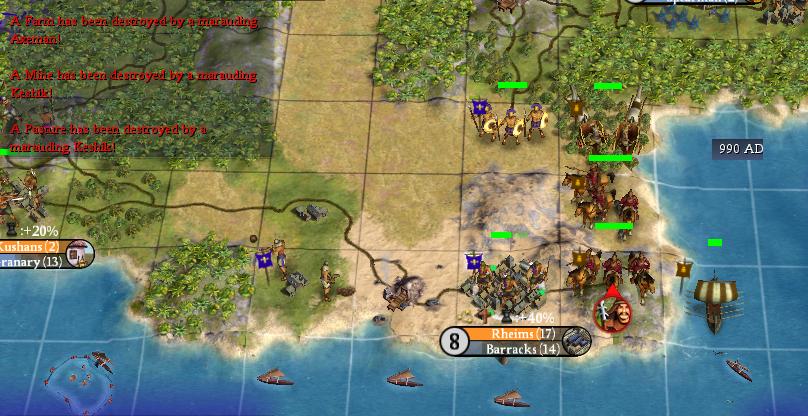Click the barracks building icon beside Rheims

pyautogui.click(x=577, y=342)
